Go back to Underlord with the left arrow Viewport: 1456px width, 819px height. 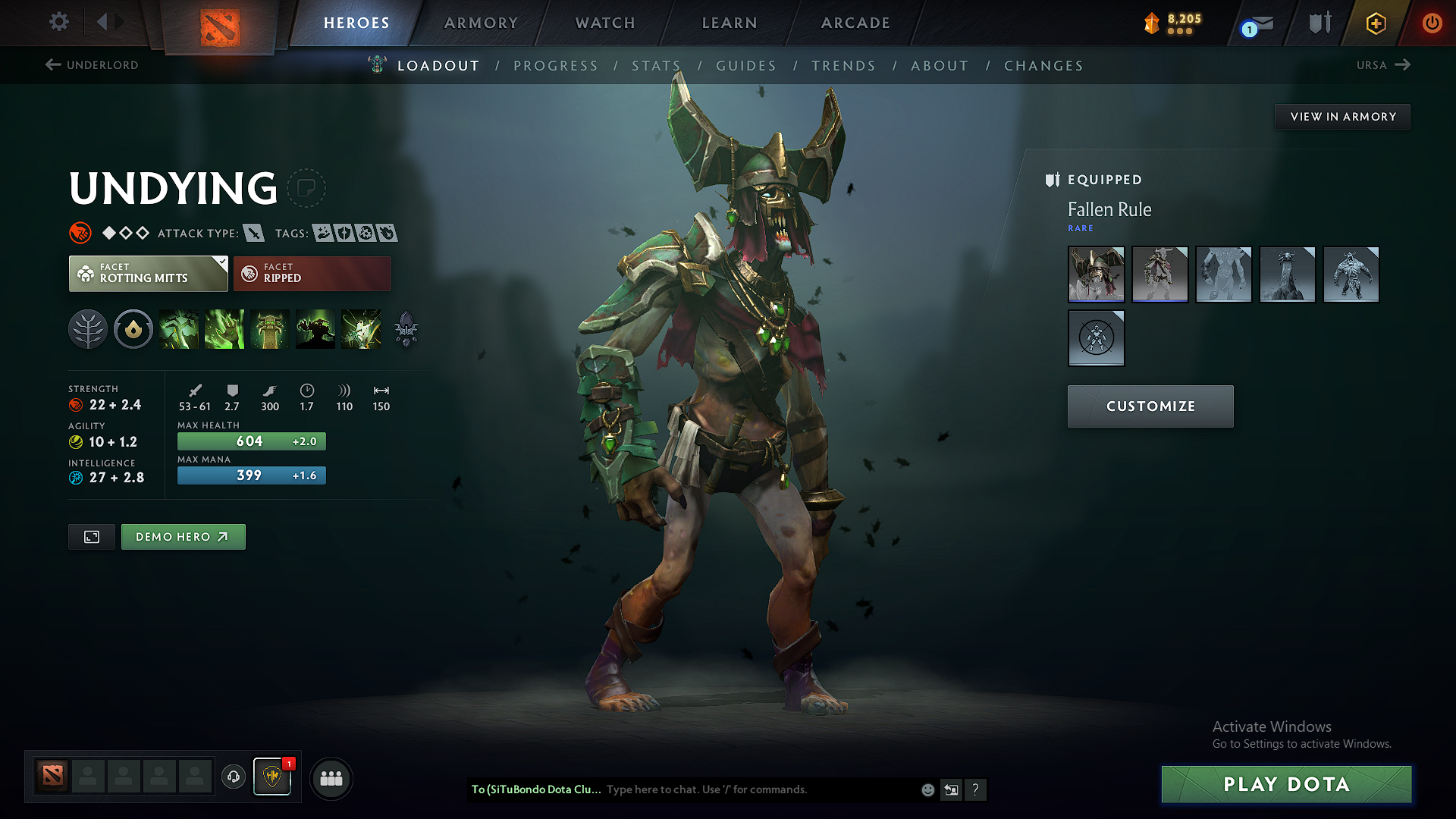tap(52, 65)
